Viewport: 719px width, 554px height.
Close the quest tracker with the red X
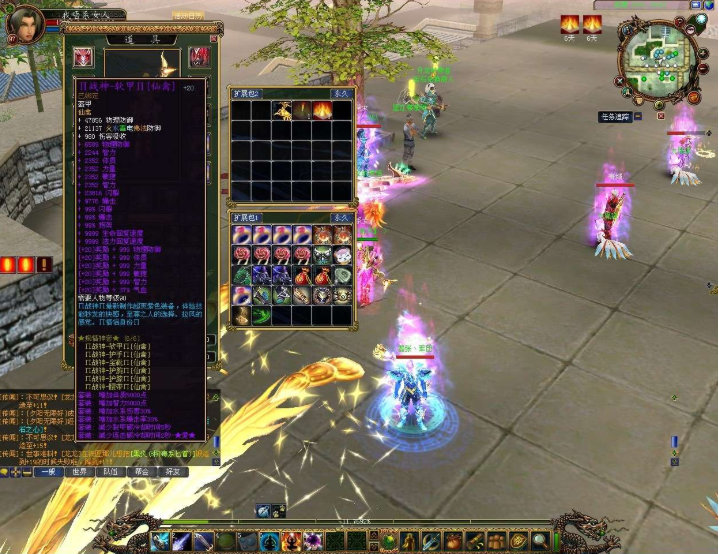[x=659, y=117]
